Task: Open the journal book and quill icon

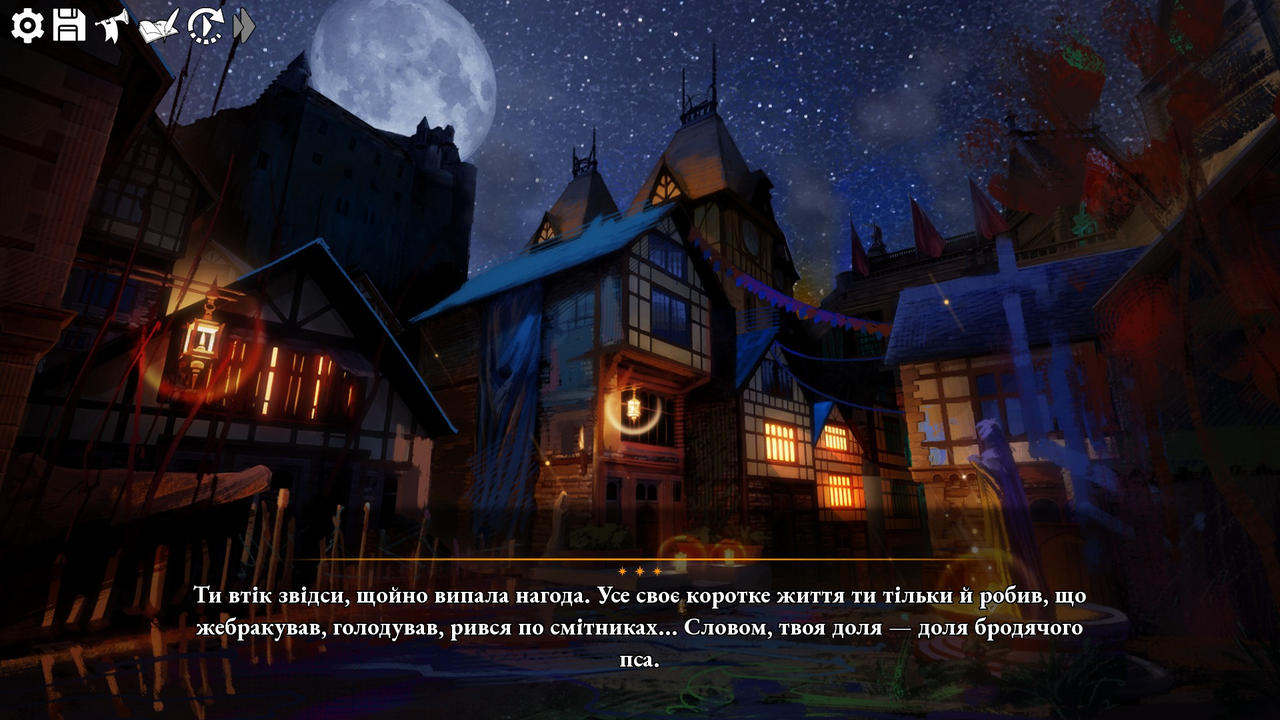Action: [x=159, y=25]
